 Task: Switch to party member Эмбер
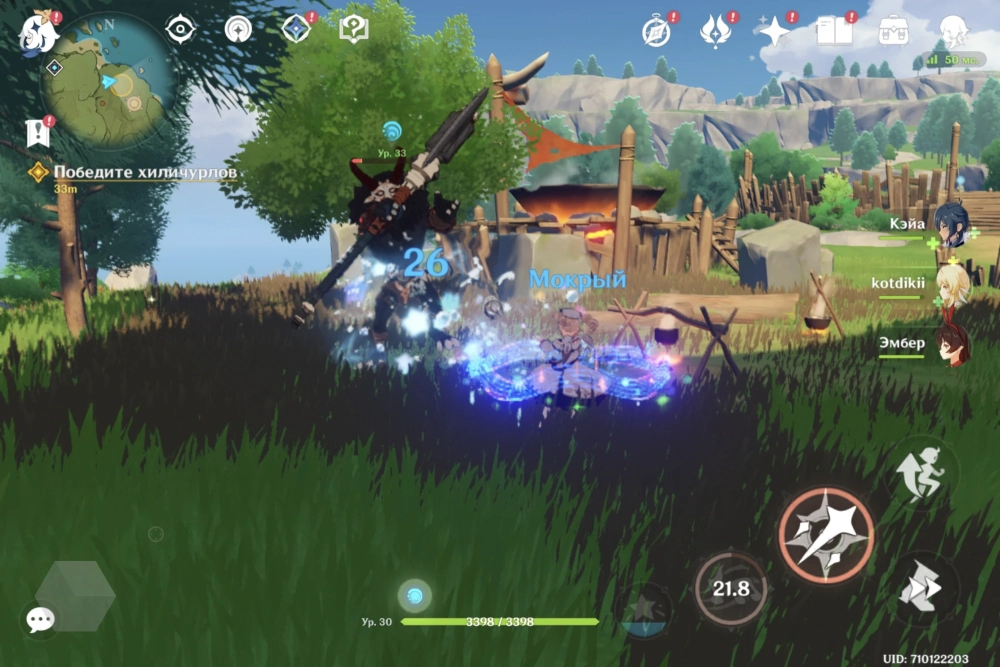pyautogui.click(x=950, y=343)
